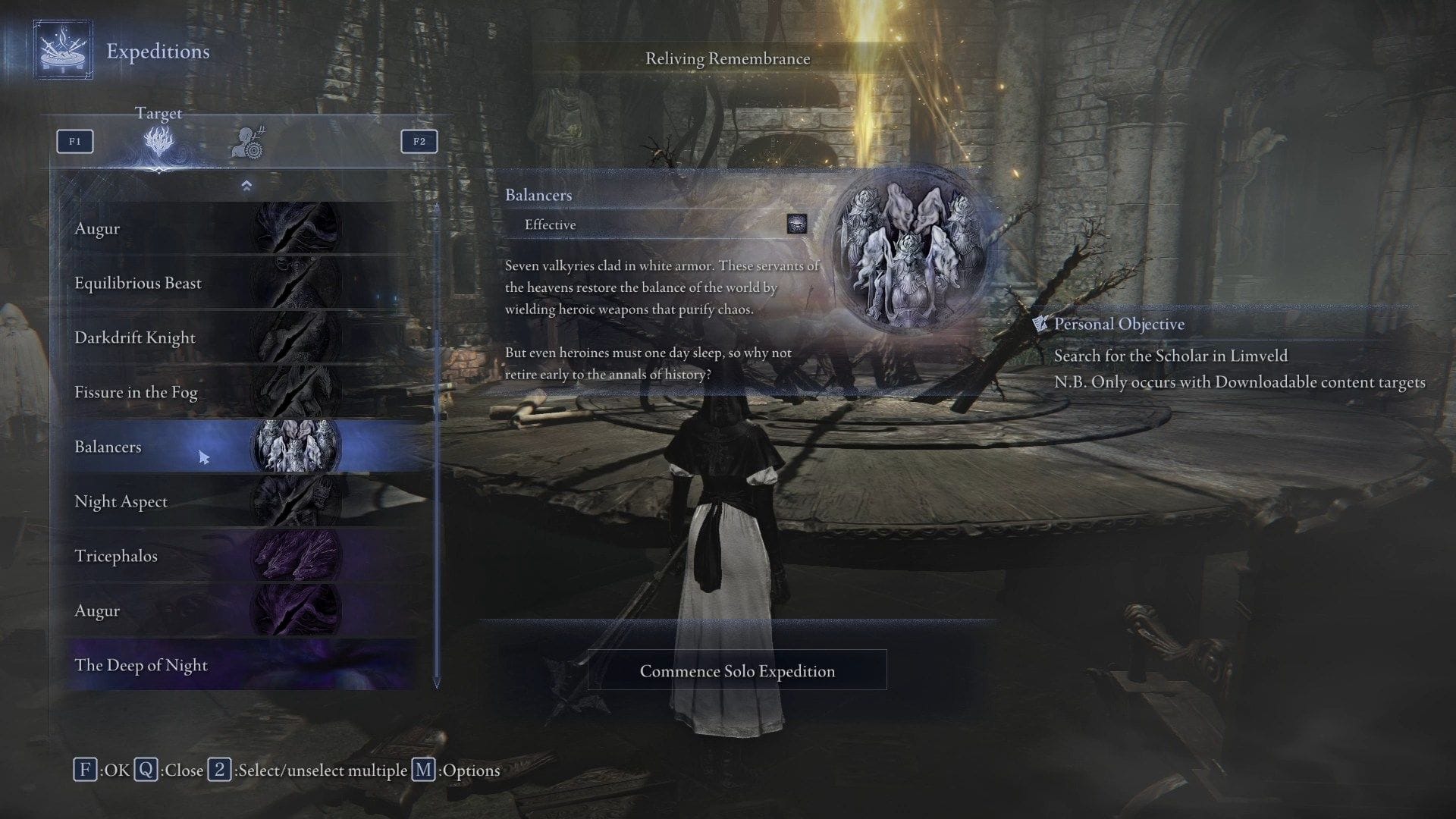This screenshot has width=1456, height=819.
Task: Switch tabs left using the F1 control
Action: [x=74, y=141]
